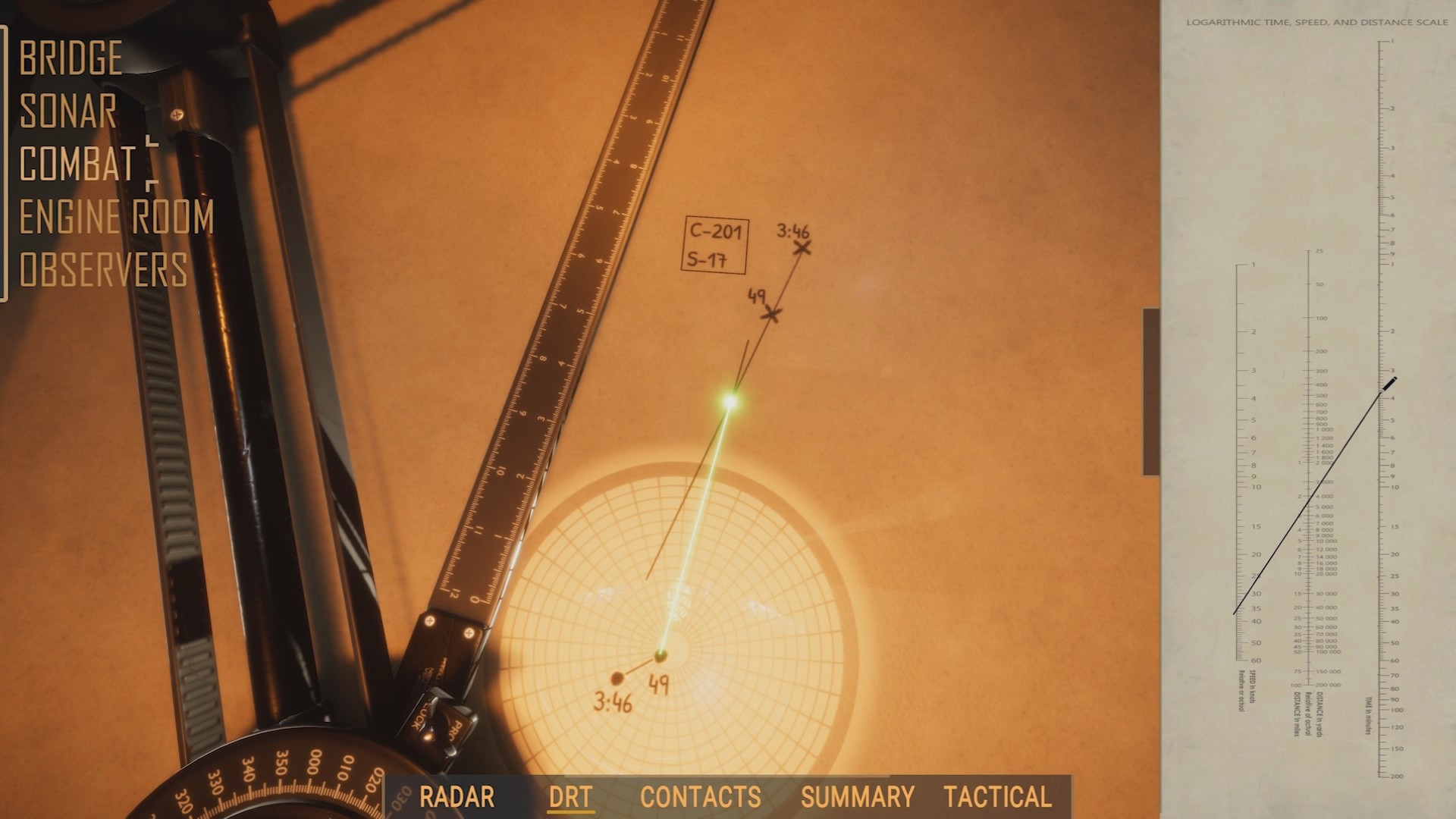Open the SONAR station
This screenshot has width=1456, height=819.
tap(70, 111)
